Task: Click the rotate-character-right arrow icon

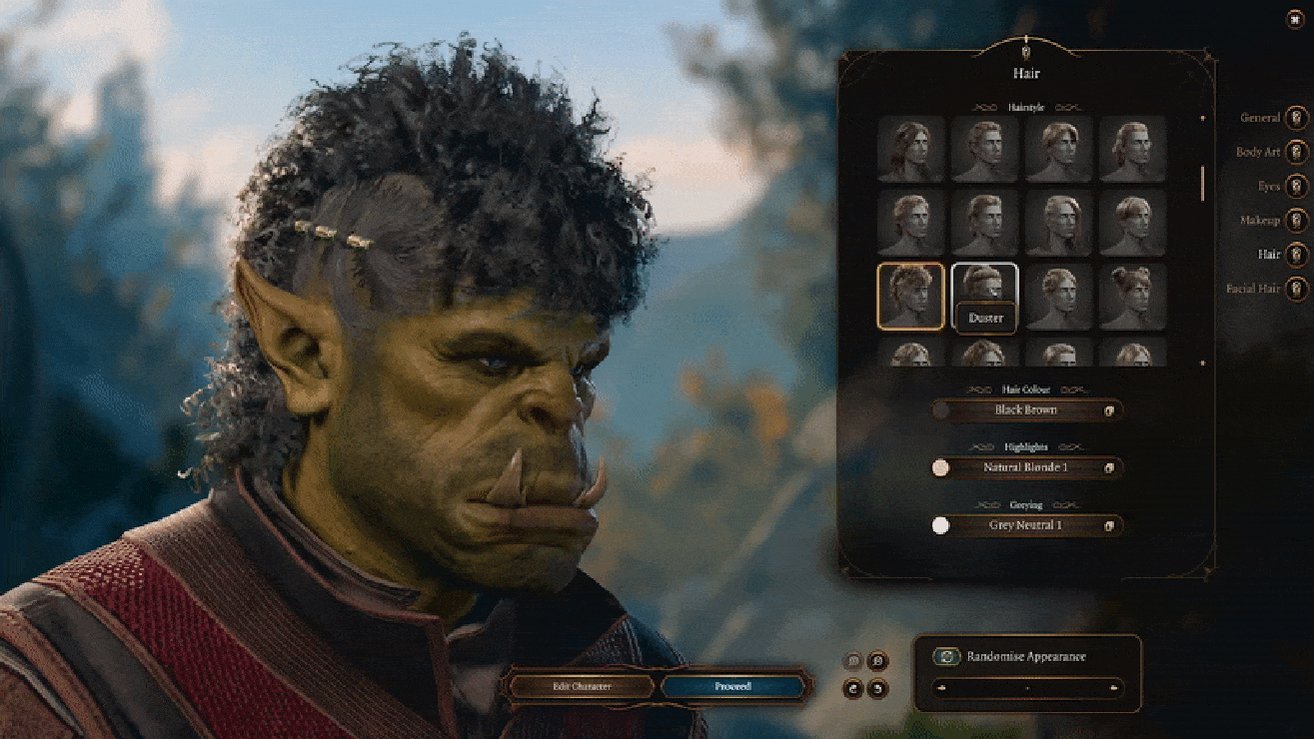Action: tap(877, 687)
